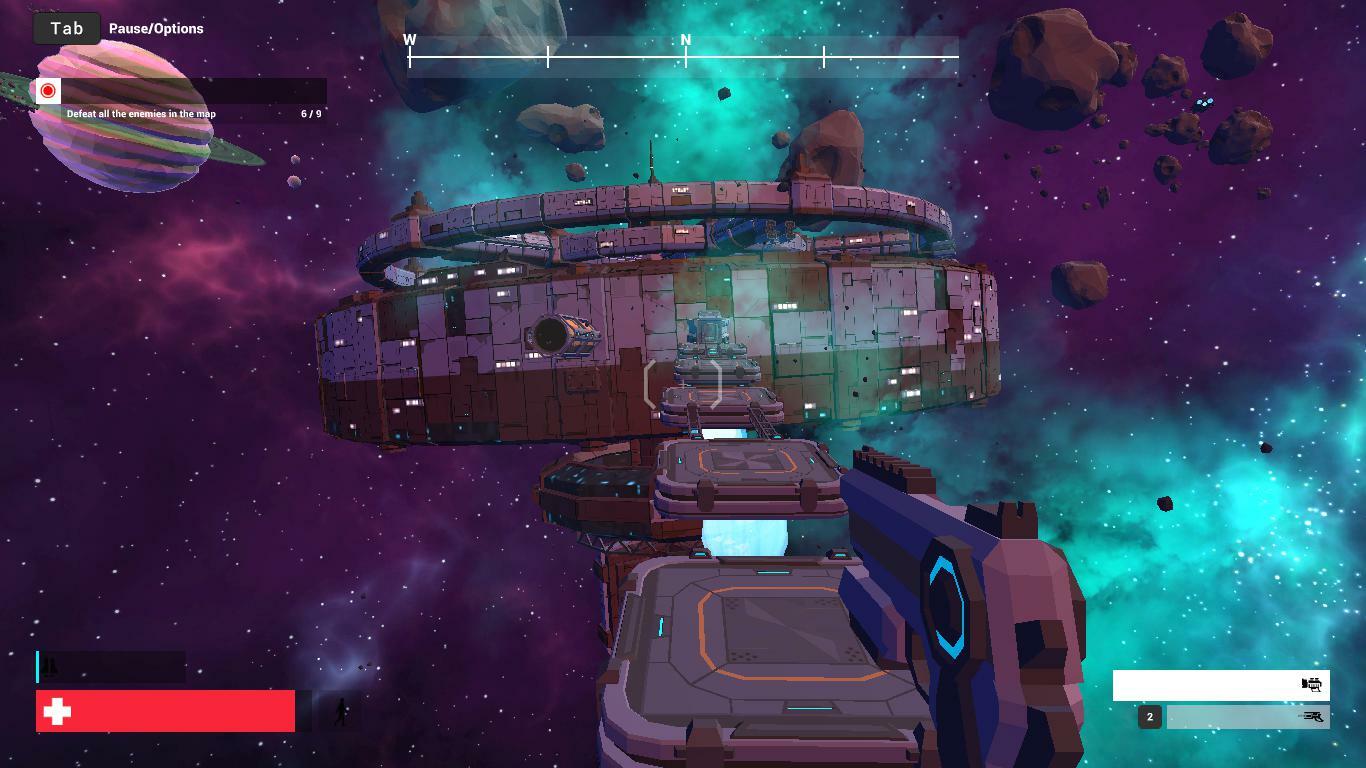Open Pause/Options via the Tab label

click(x=156, y=29)
